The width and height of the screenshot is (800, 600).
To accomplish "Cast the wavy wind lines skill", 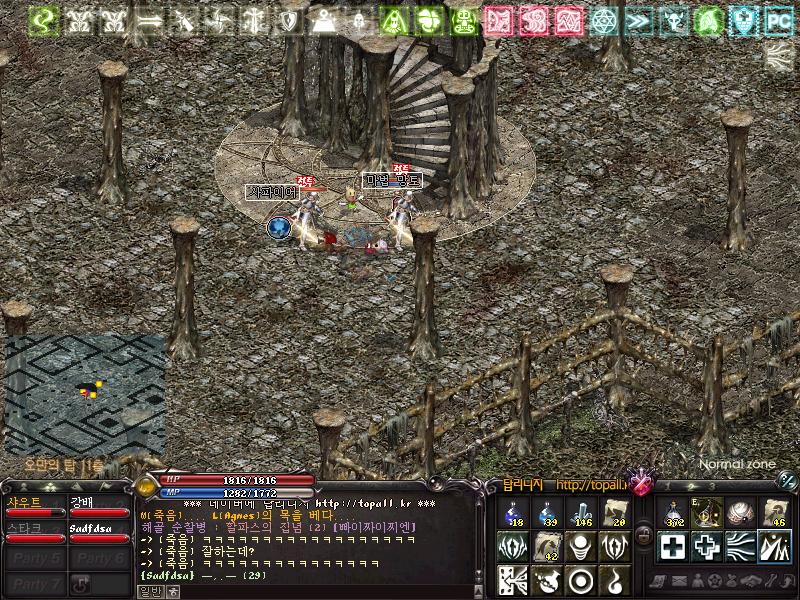I will (x=741, y=546).
